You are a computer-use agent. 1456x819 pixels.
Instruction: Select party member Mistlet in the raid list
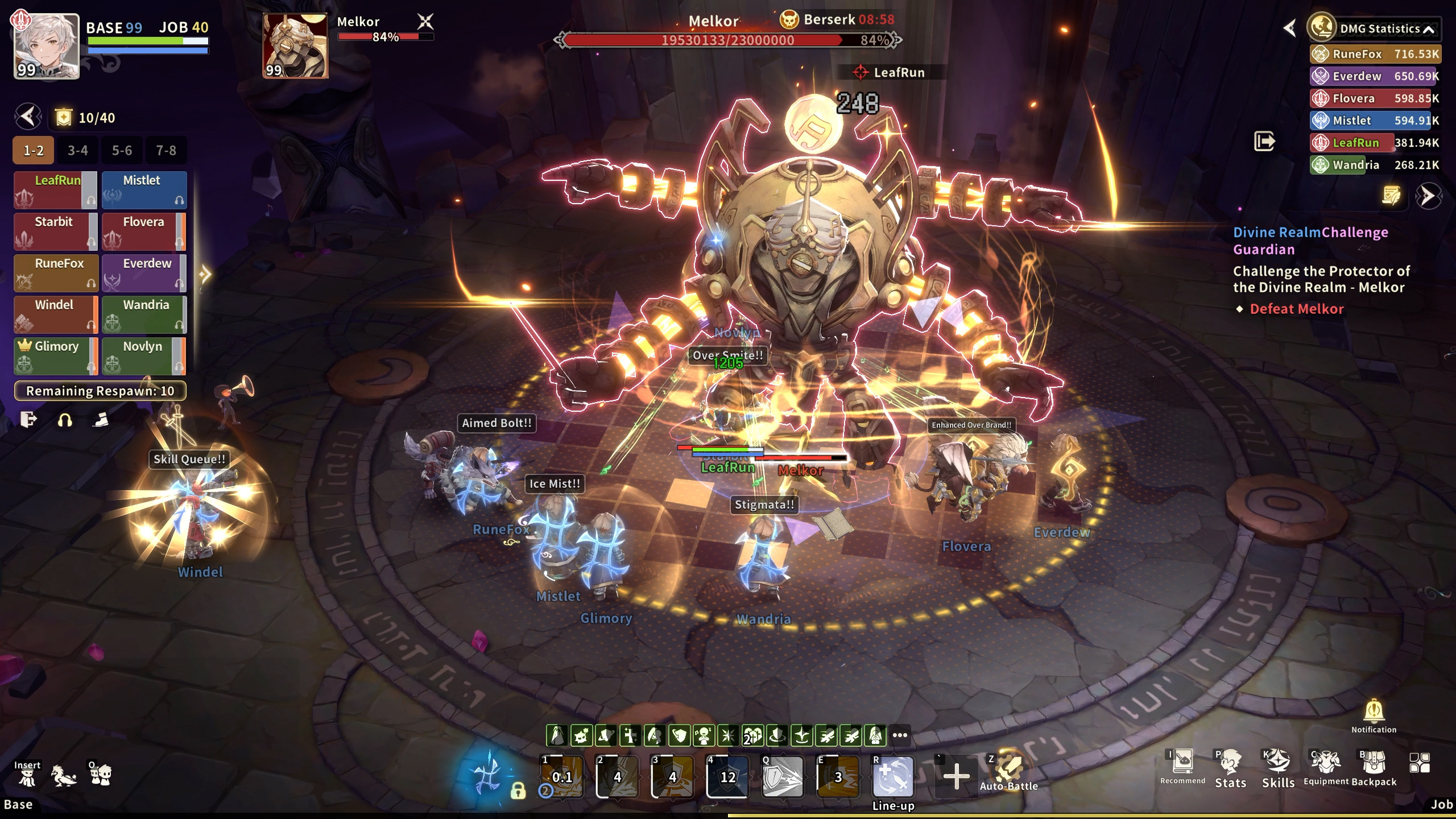(144, 190)
